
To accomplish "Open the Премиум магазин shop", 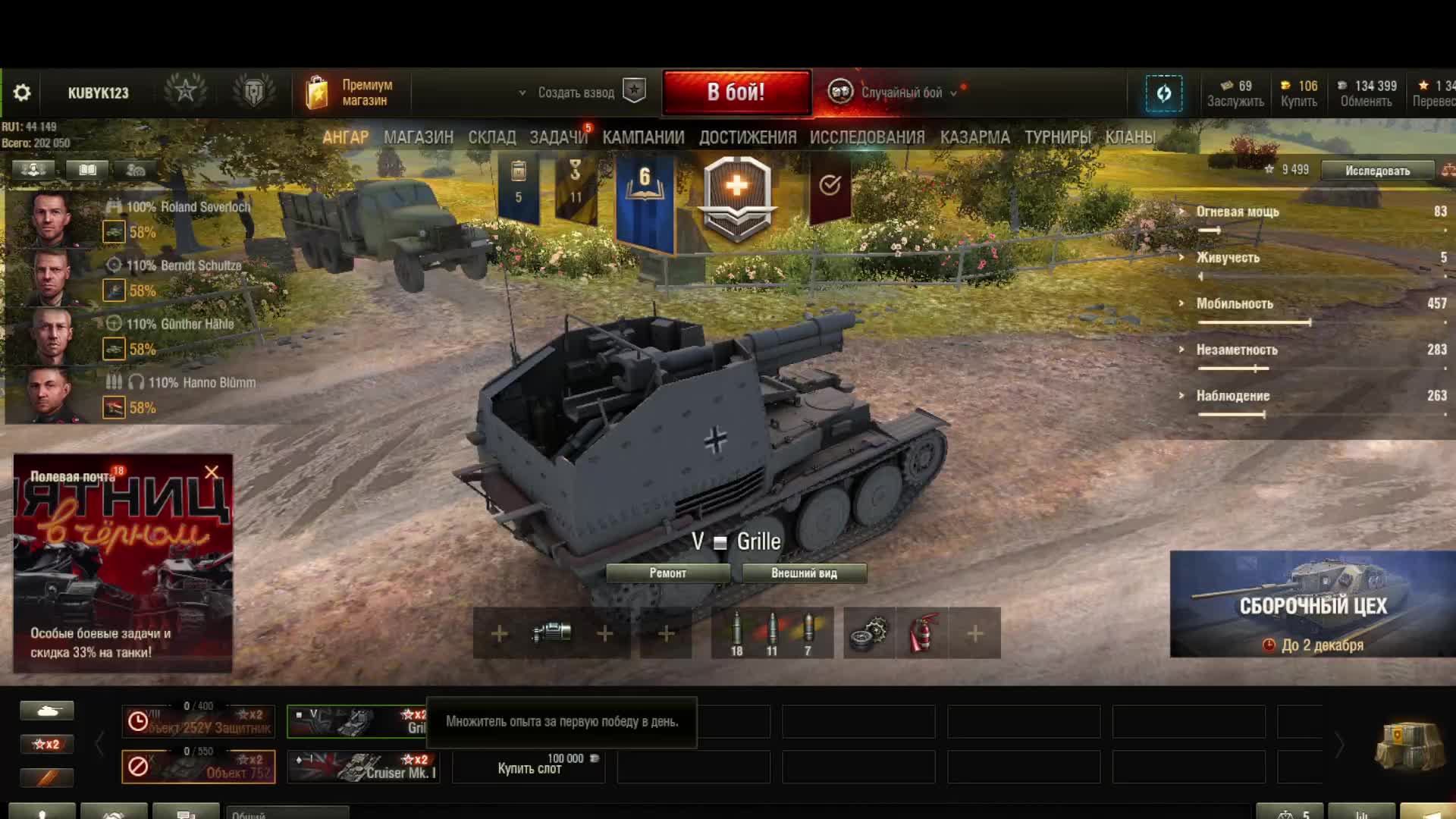I will click(350, 93).
